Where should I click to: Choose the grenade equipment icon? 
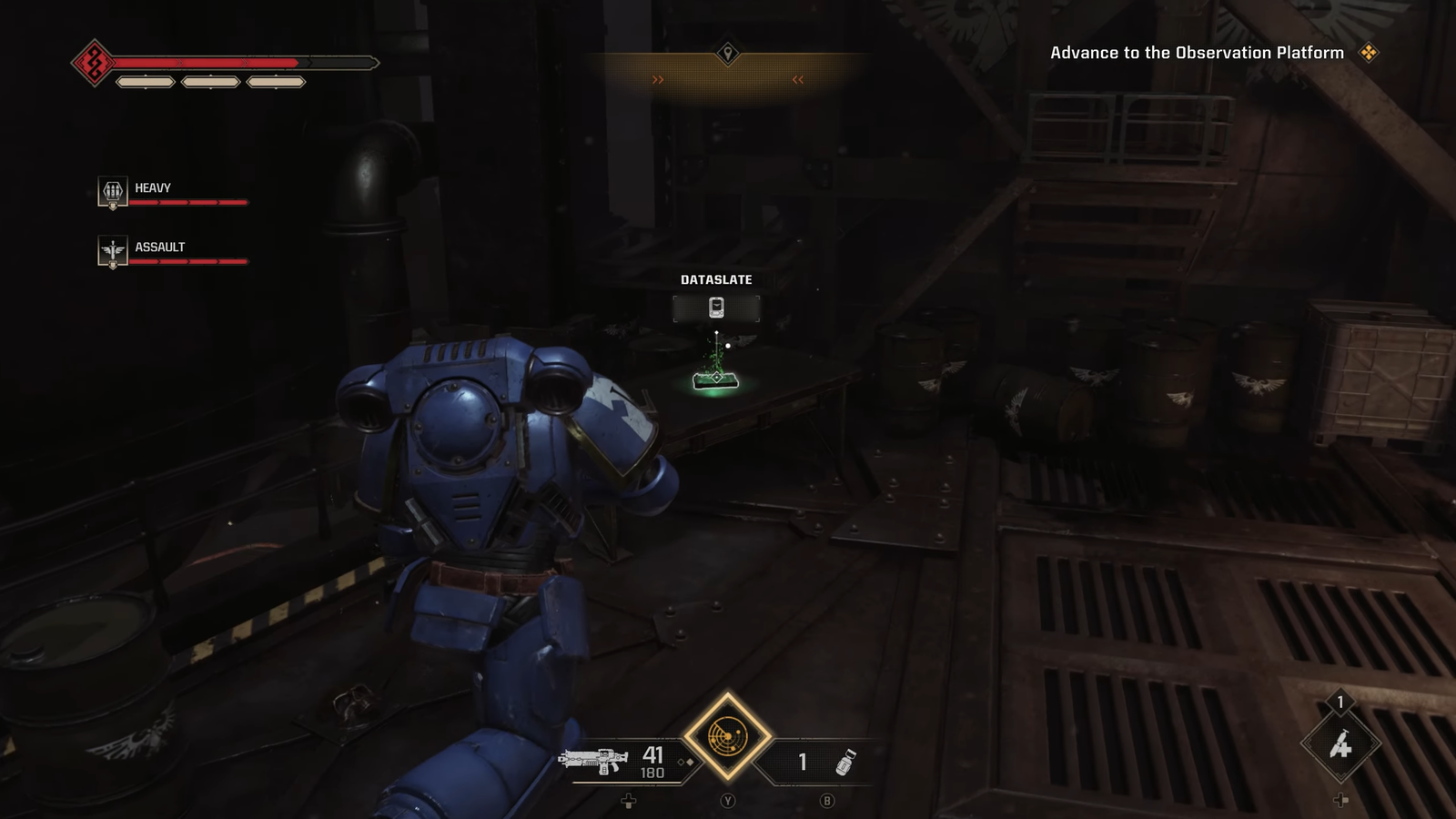[x=845, y=763]
